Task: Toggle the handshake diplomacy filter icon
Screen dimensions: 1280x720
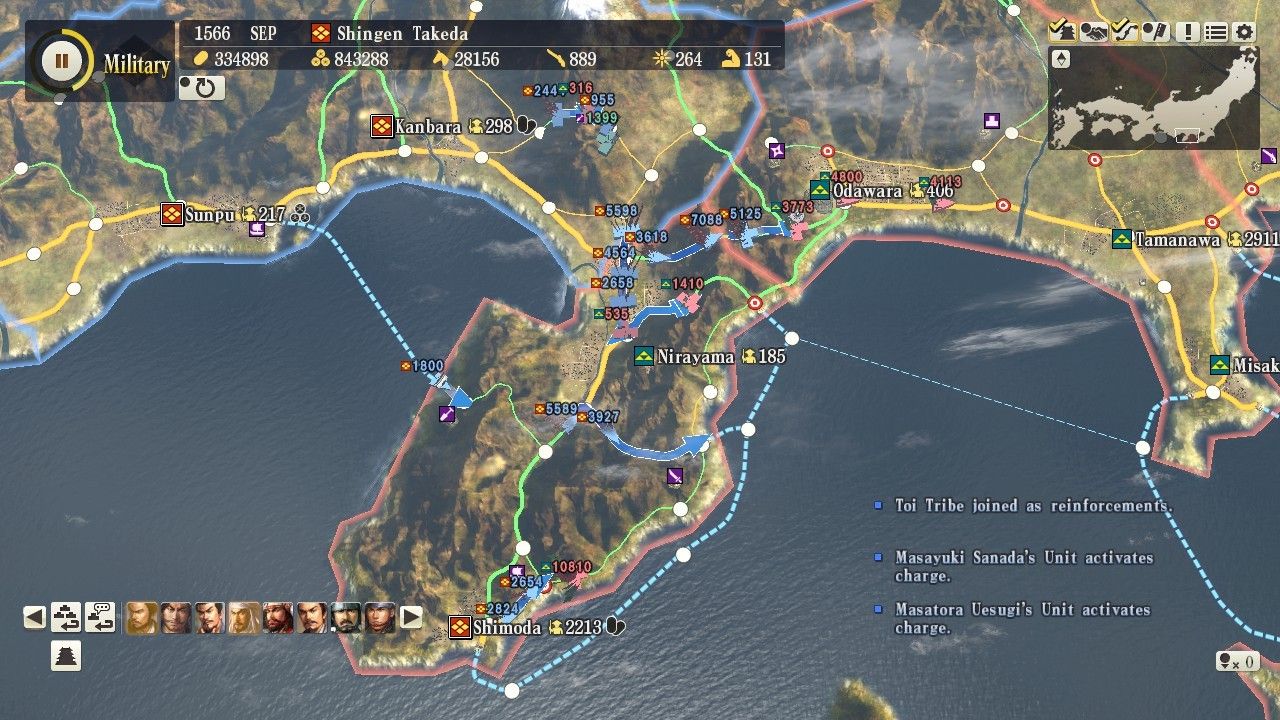Action: pos(1093,32)
